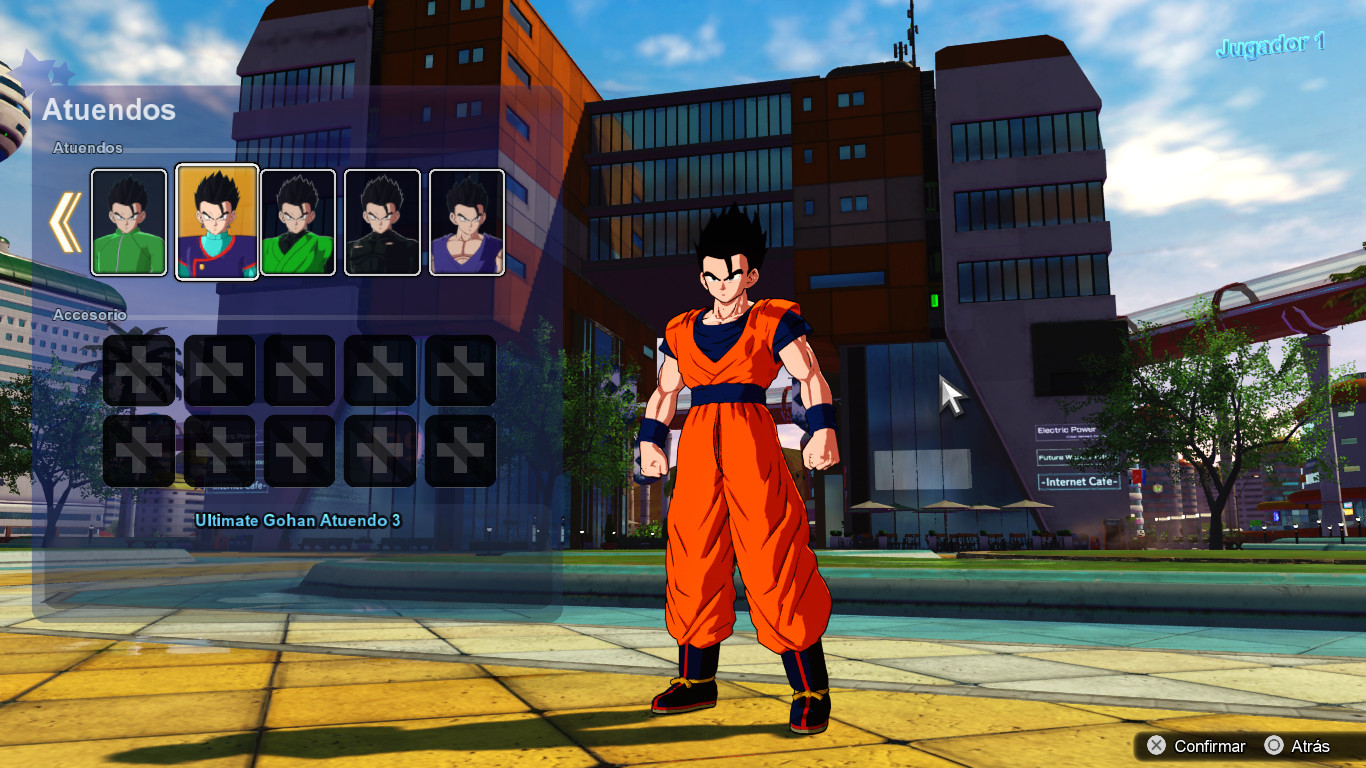Select the last plus slot in top accessory row
1366x768 pixels.
point(459,371)
